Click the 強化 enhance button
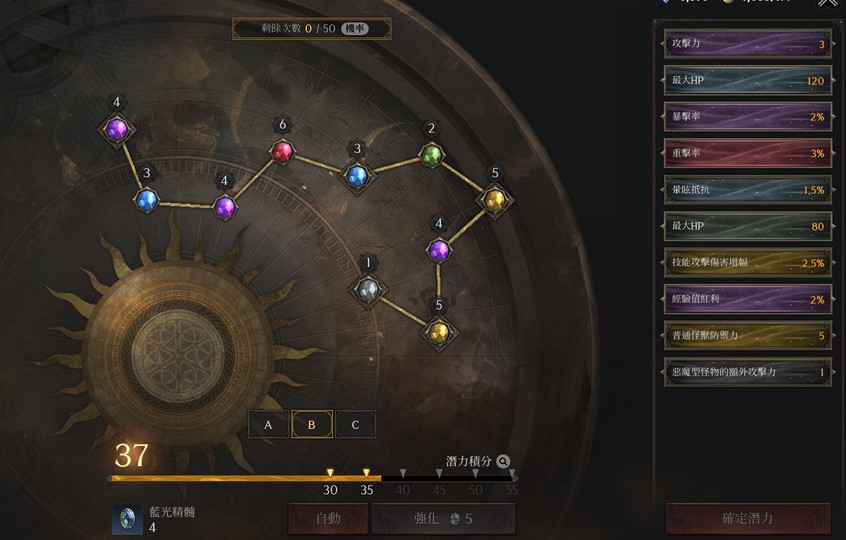The height and width of the screenshot is (540, 846). click(443, 519)
